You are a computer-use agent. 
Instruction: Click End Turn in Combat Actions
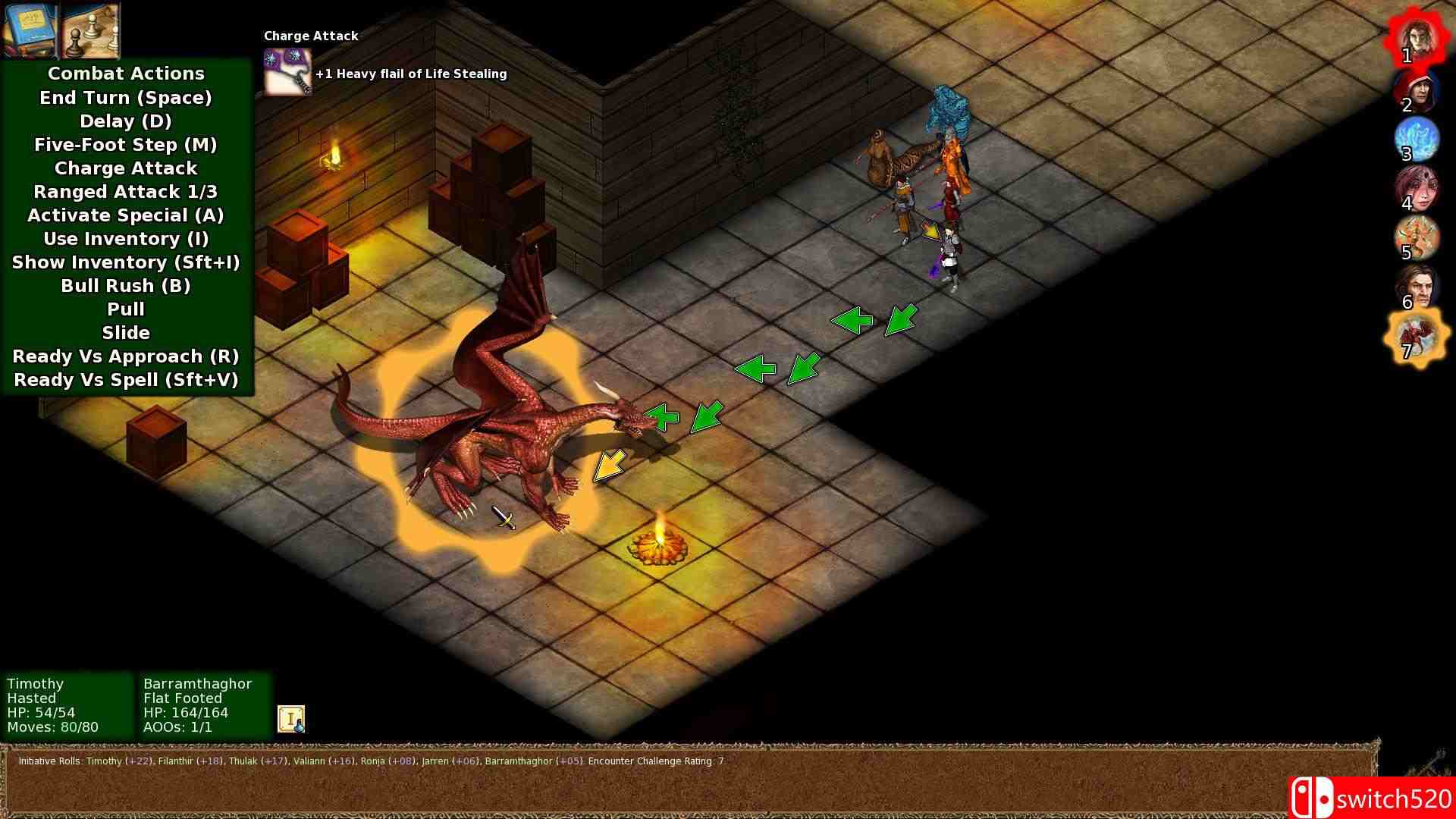tap(125, 97)
